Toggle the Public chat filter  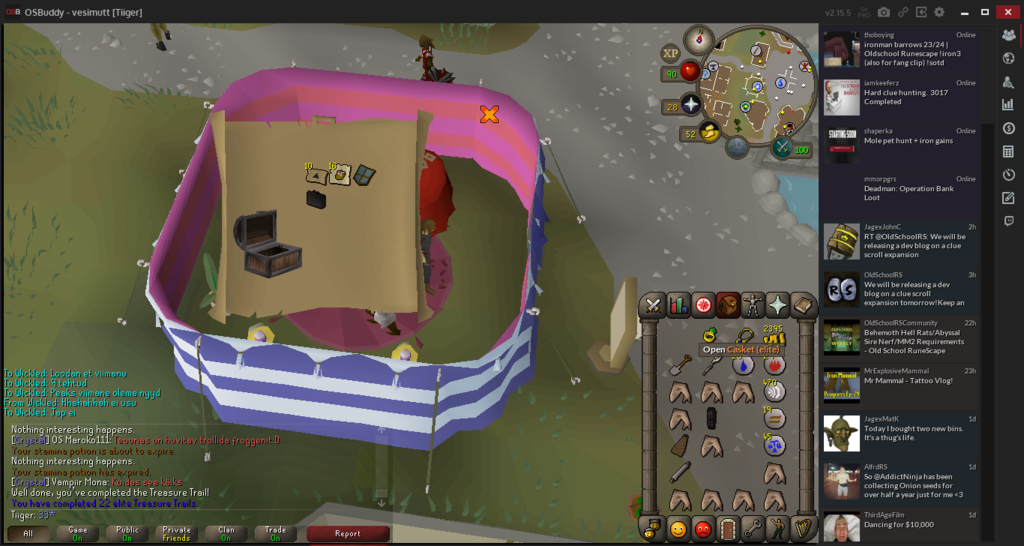click(127, 533)
